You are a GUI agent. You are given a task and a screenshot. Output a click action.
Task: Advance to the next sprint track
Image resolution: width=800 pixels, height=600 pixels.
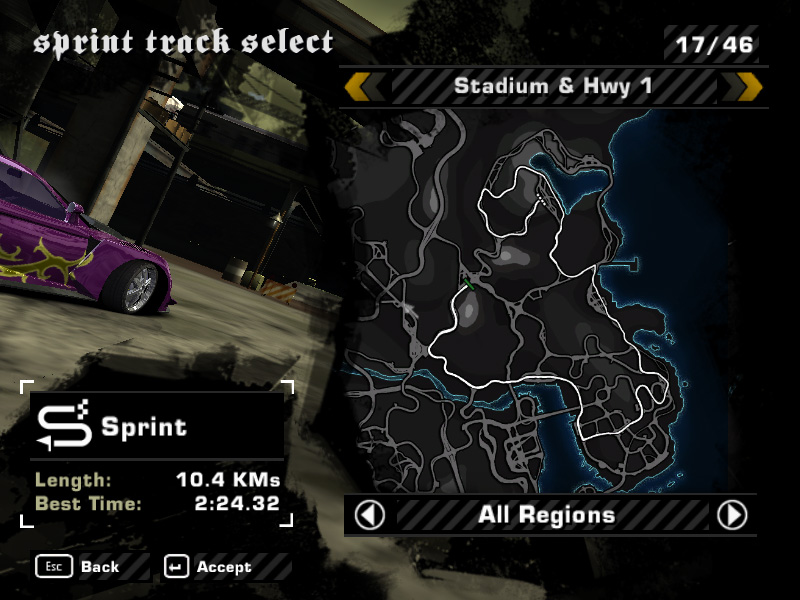[750, 87]
